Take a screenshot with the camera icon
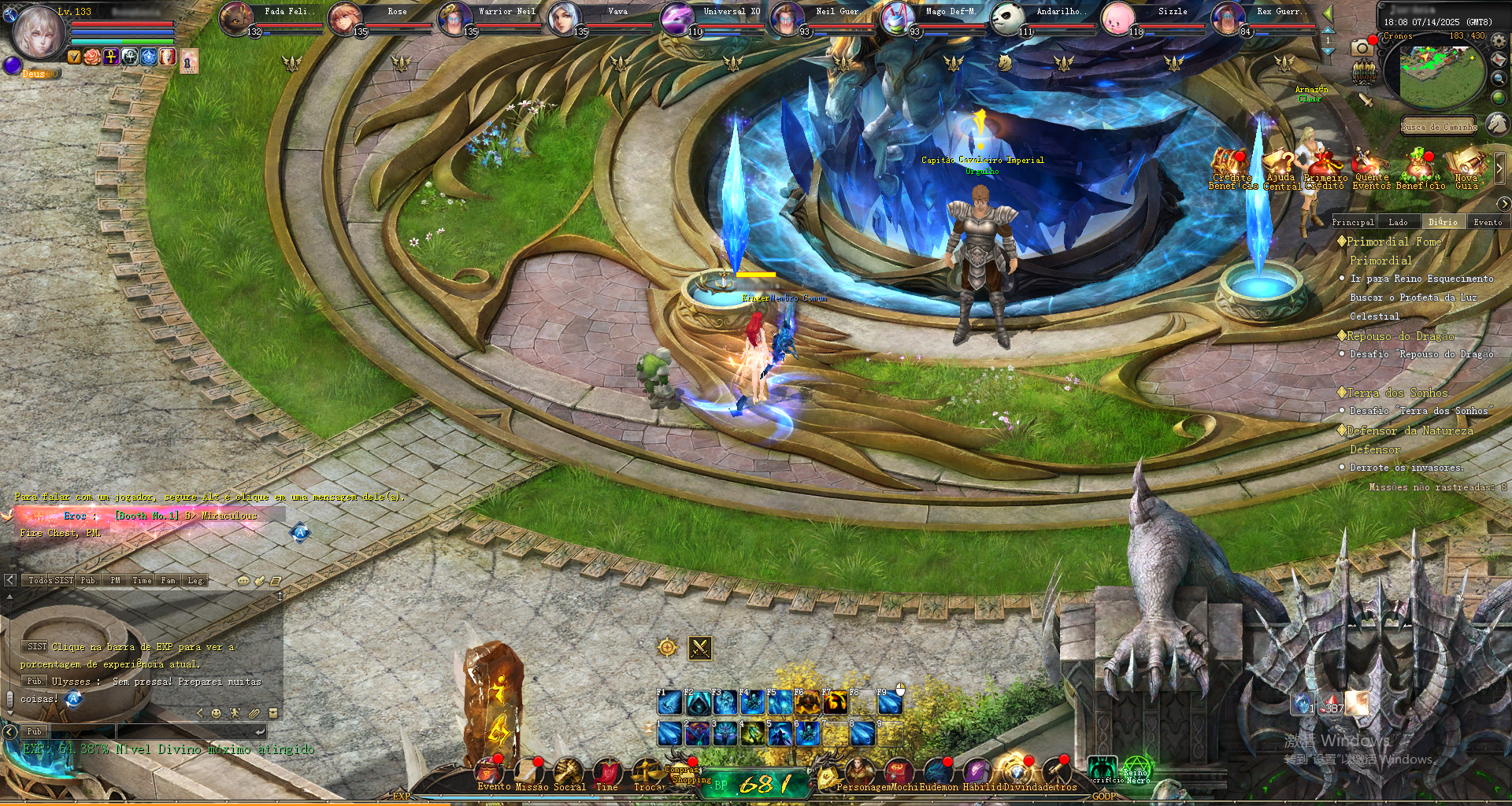Image resolution: width=1512 pixels, height=806 pixels. click(1361, 48)
